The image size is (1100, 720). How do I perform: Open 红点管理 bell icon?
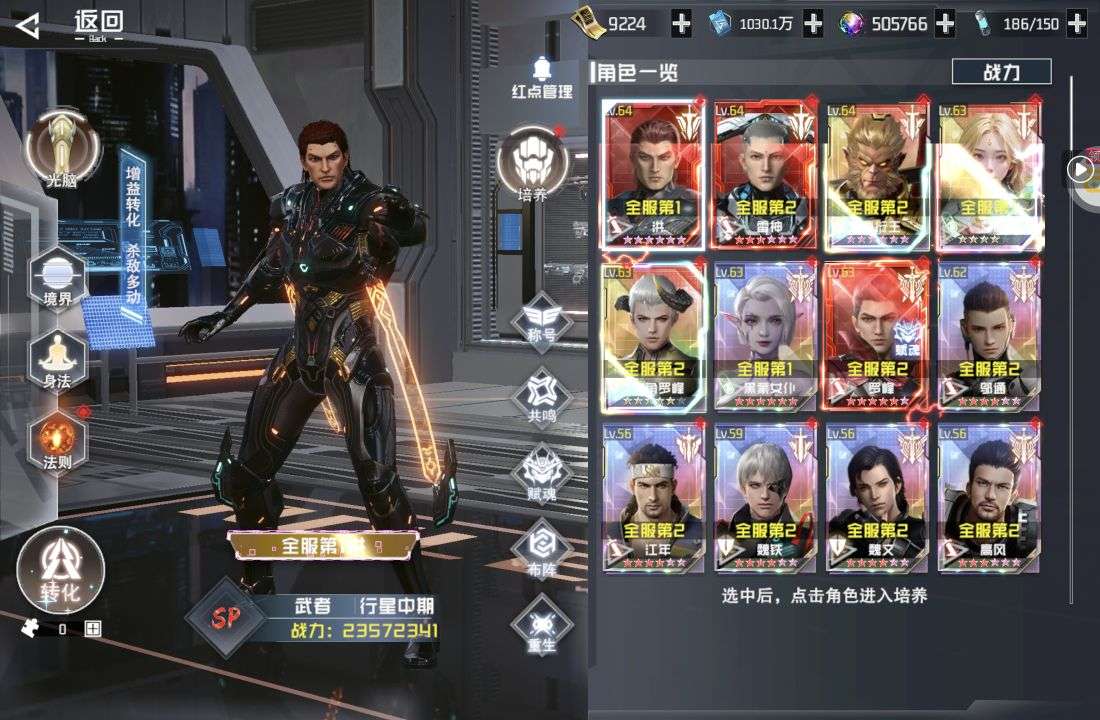pos(543,76)
